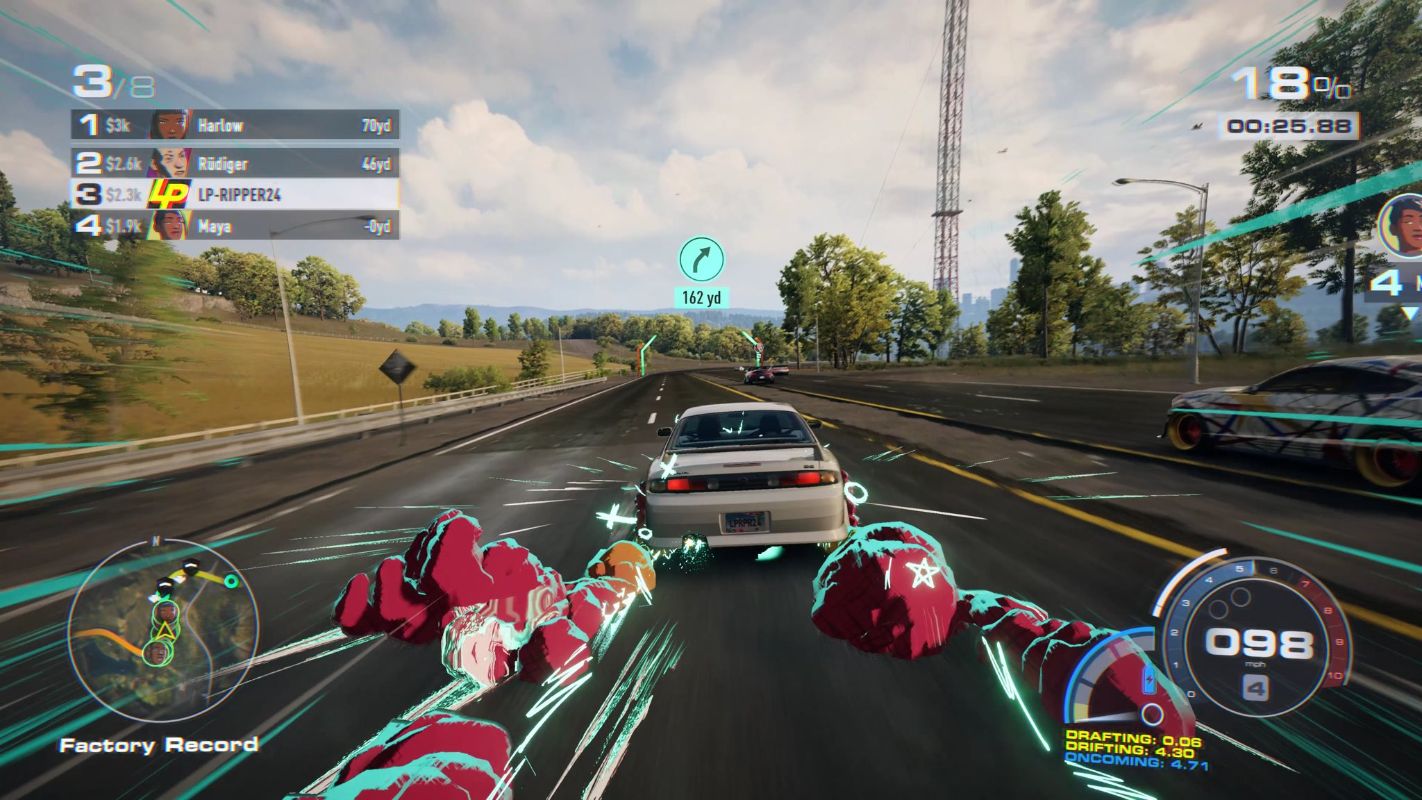This screenshot has height=800, width=1422.
Task: Click the license plate on the white car
Action: [743, 521]
